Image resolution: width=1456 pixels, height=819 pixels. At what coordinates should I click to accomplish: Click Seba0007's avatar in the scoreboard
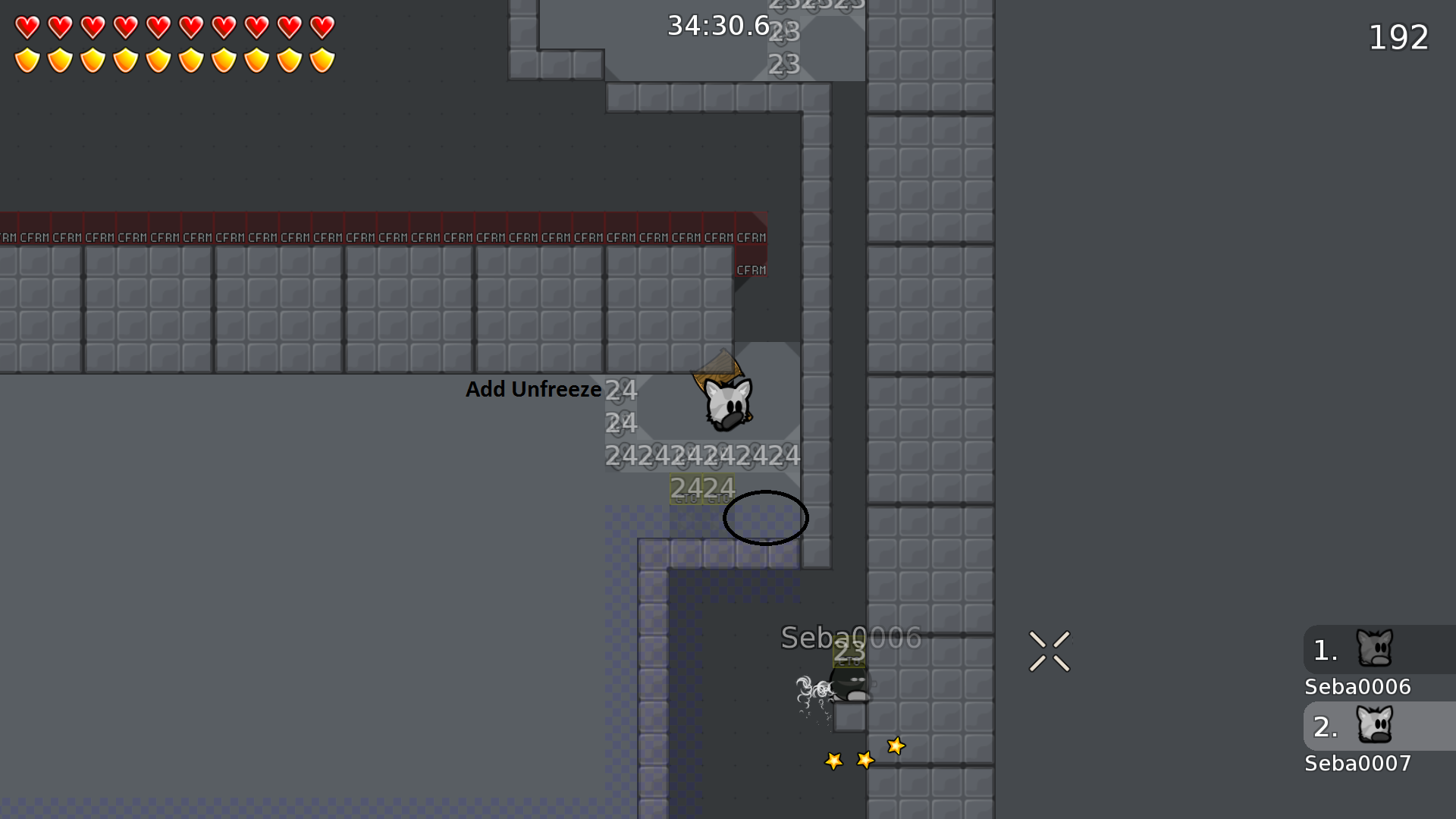point(1374,726)
